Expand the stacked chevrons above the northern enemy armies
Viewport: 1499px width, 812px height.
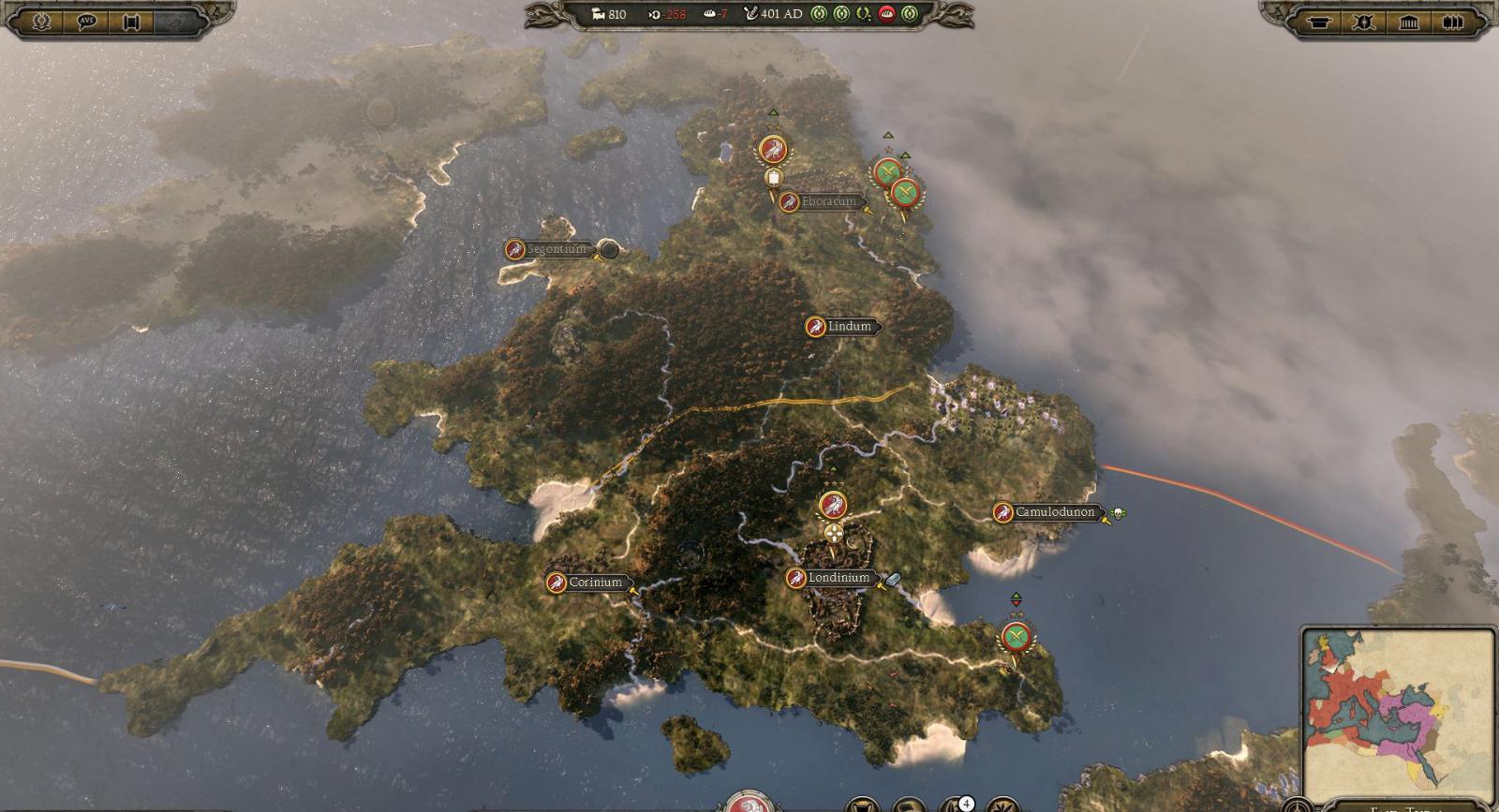(888, 135)
